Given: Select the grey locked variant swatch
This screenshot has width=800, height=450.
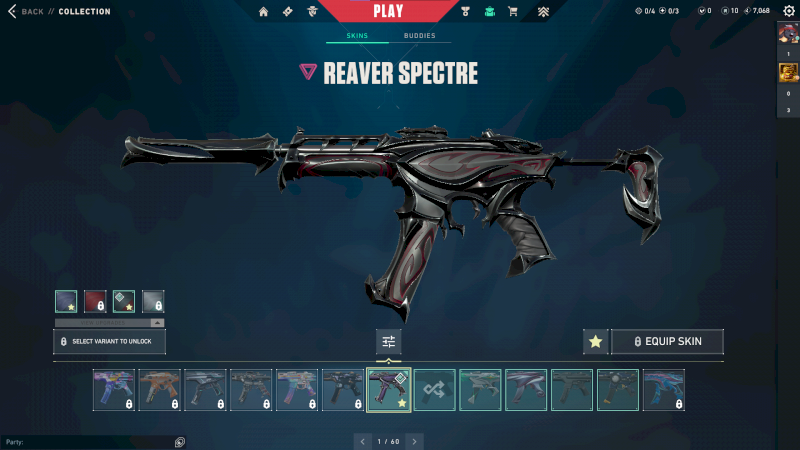Looking at the screenshot, I should [x=153, y=301].
